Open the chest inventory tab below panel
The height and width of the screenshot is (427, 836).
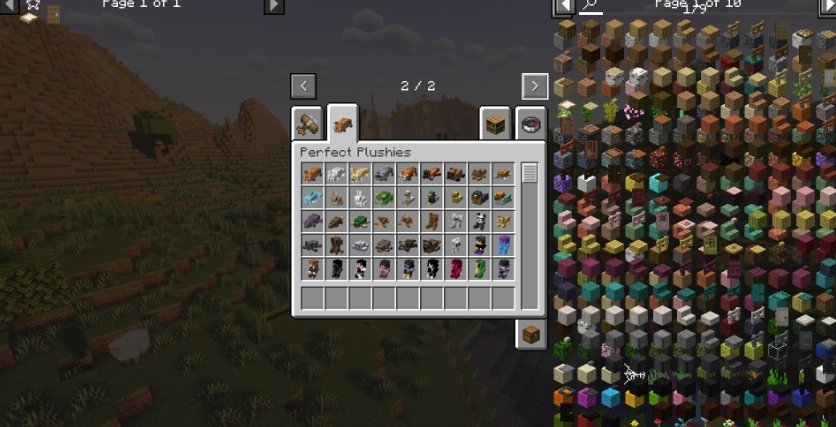click(531, 334)
